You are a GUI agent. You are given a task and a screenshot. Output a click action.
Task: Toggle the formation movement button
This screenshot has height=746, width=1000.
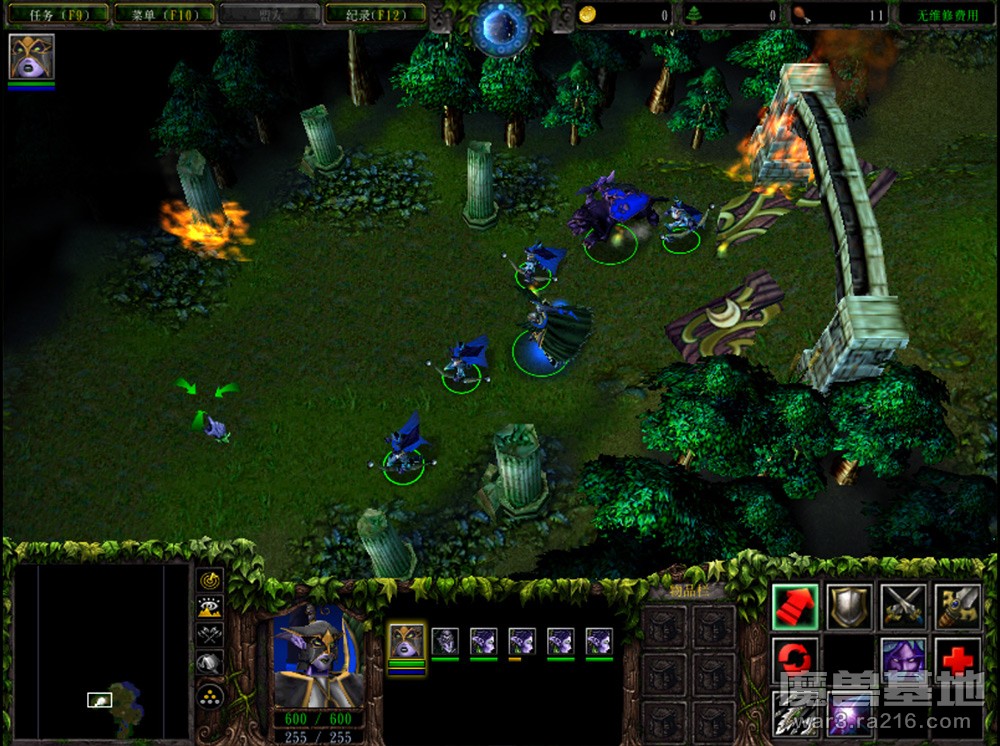pyautogui.click(x=209, y=691)
